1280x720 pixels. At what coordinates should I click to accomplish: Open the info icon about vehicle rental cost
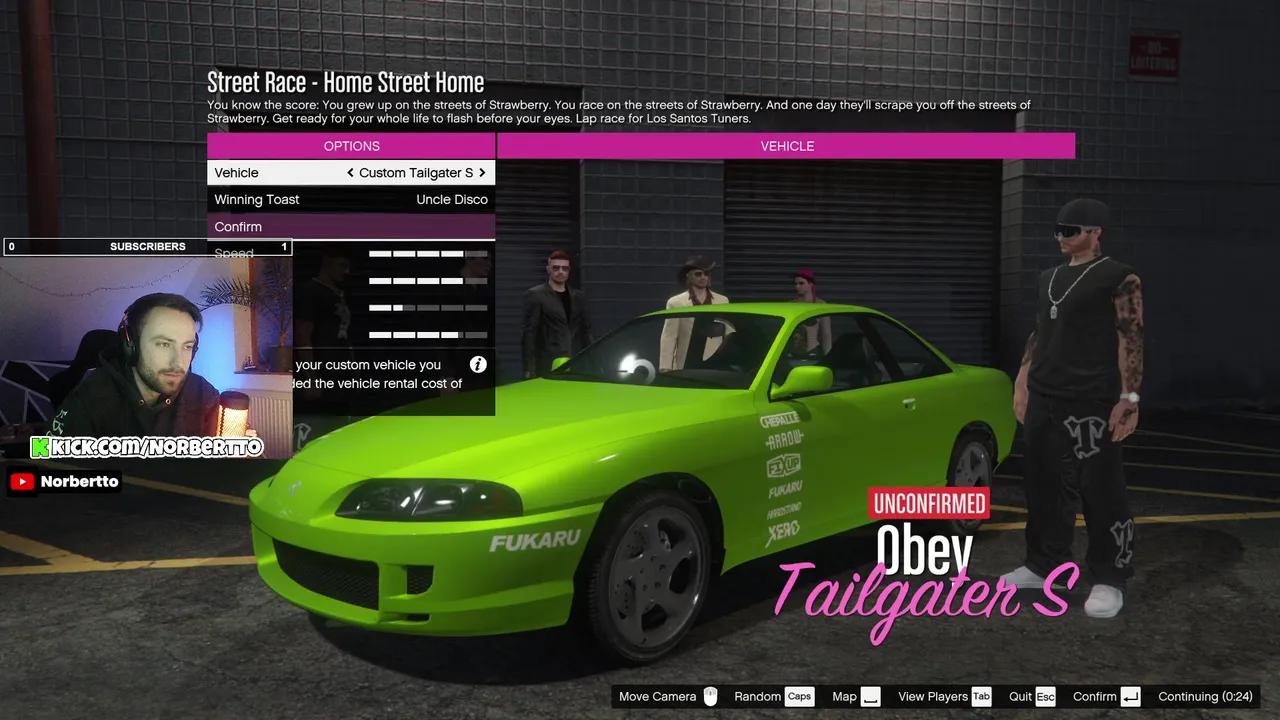pyautogui.click(x=479, y=364)
